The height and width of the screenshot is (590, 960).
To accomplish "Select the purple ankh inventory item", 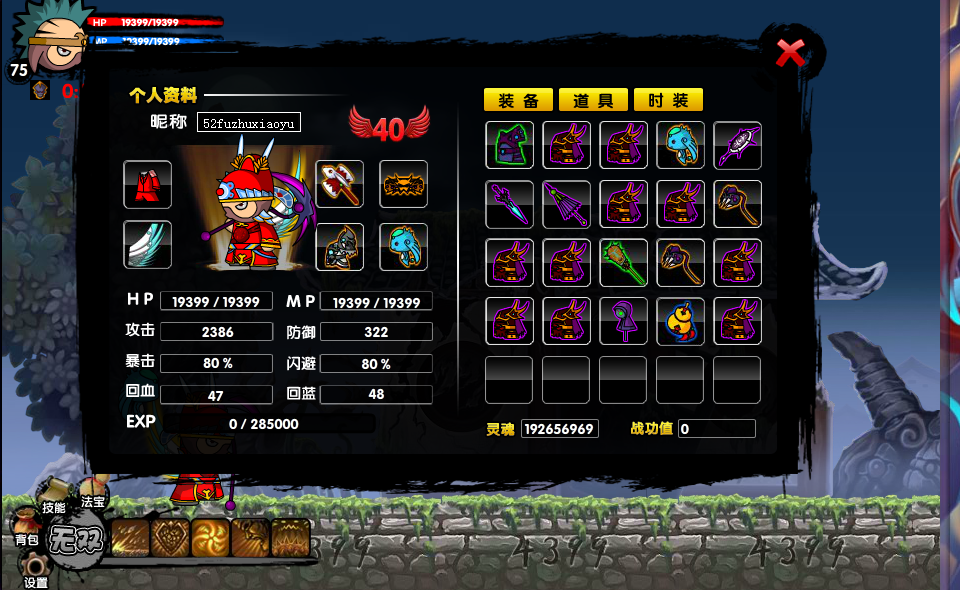I will [623, 321].
